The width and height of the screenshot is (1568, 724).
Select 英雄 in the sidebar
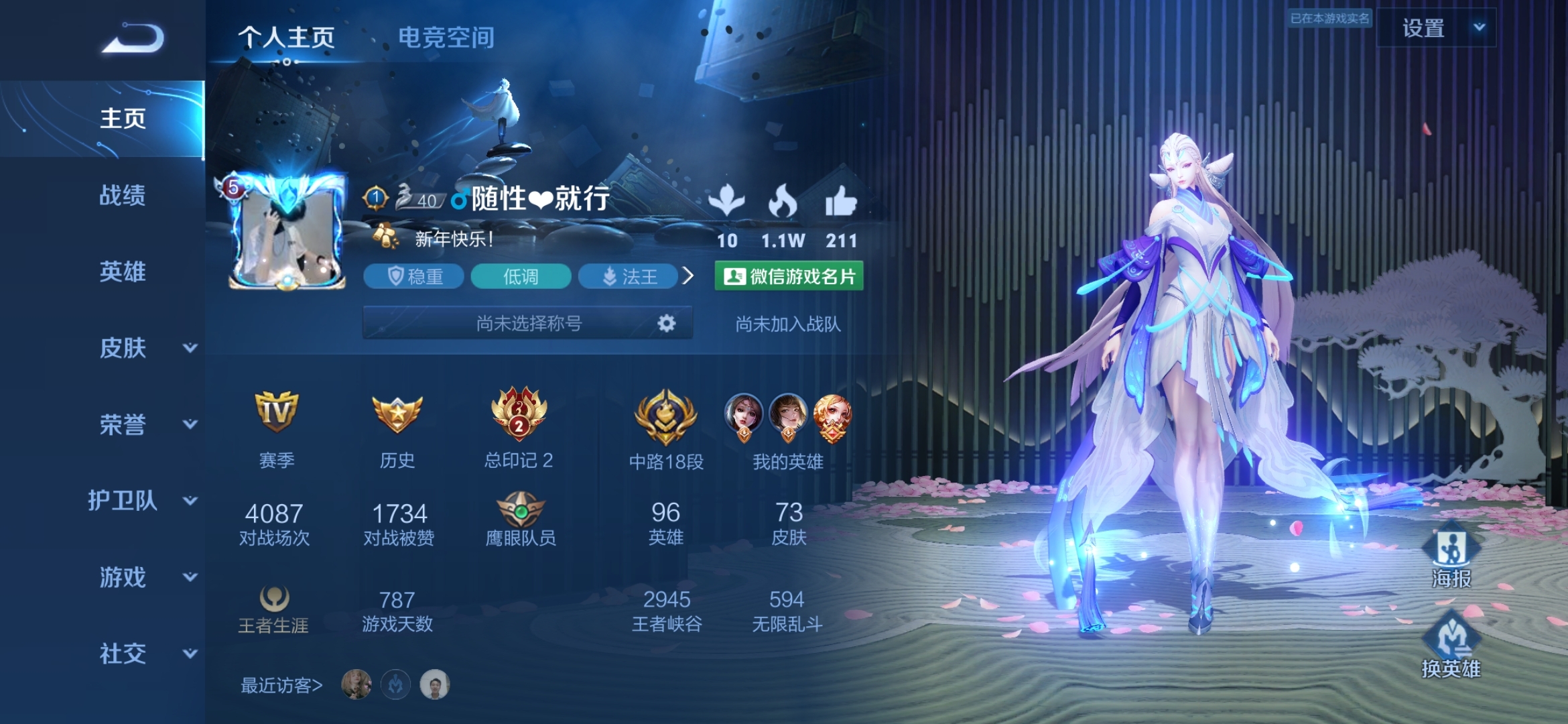click(x=122, y=272)
